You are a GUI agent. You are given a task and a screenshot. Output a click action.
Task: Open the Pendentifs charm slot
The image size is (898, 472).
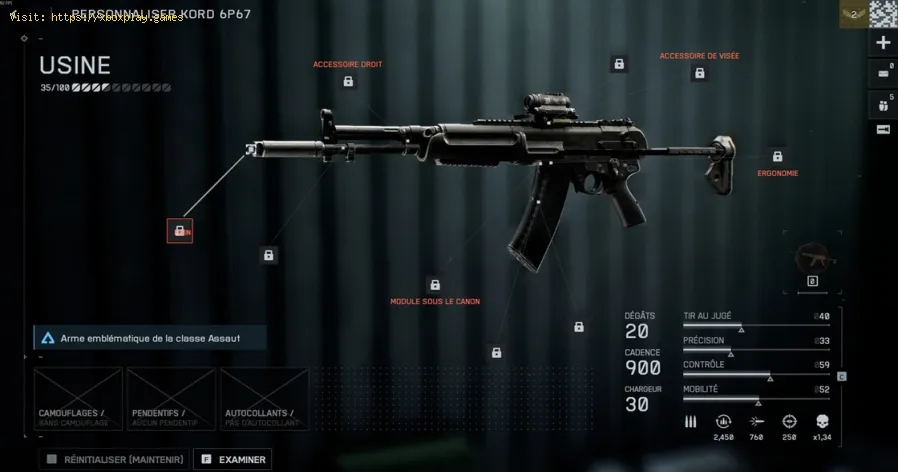tap(171, 399)
